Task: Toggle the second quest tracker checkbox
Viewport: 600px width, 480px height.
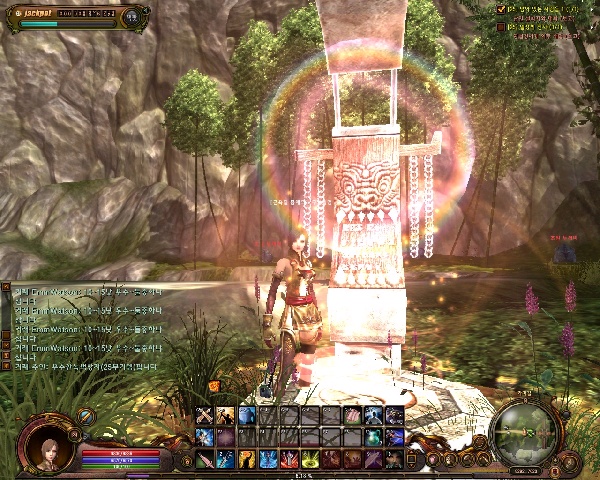Action: pyautogui.click(x=501, y=26)
